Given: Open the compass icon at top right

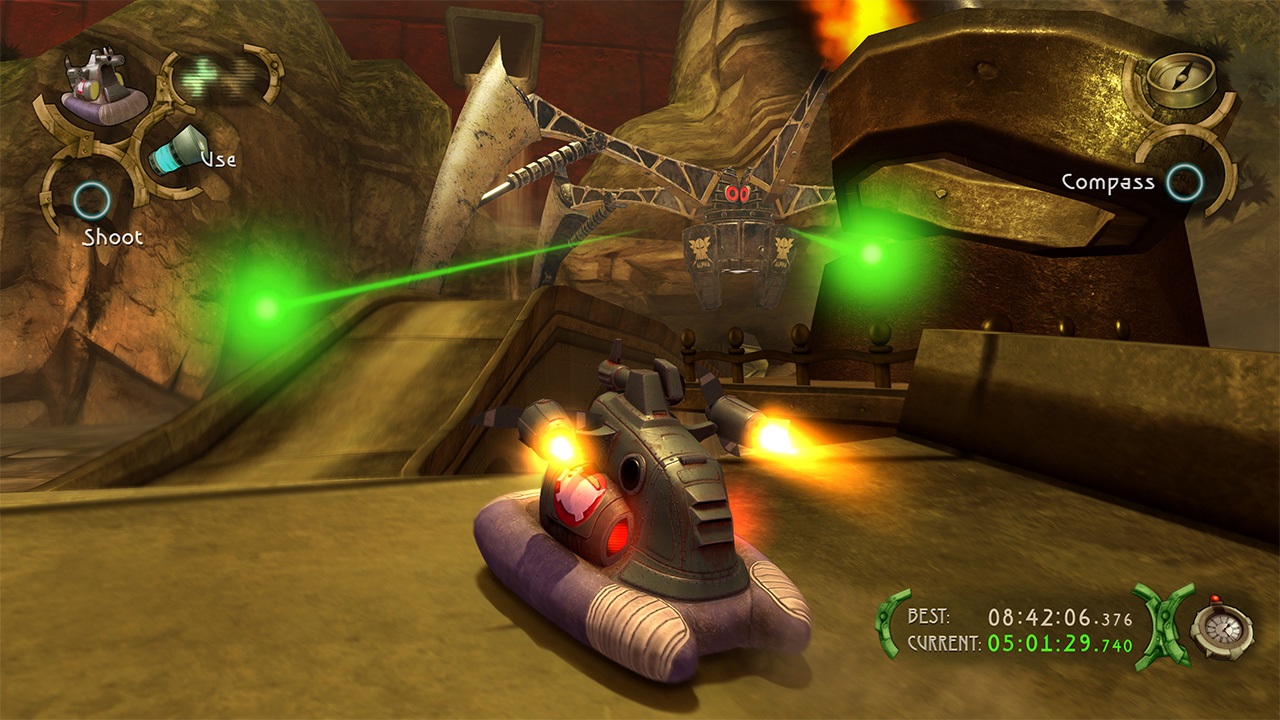Looking at the screenshot, I should pyautogui.click(x=1180, y=75).
